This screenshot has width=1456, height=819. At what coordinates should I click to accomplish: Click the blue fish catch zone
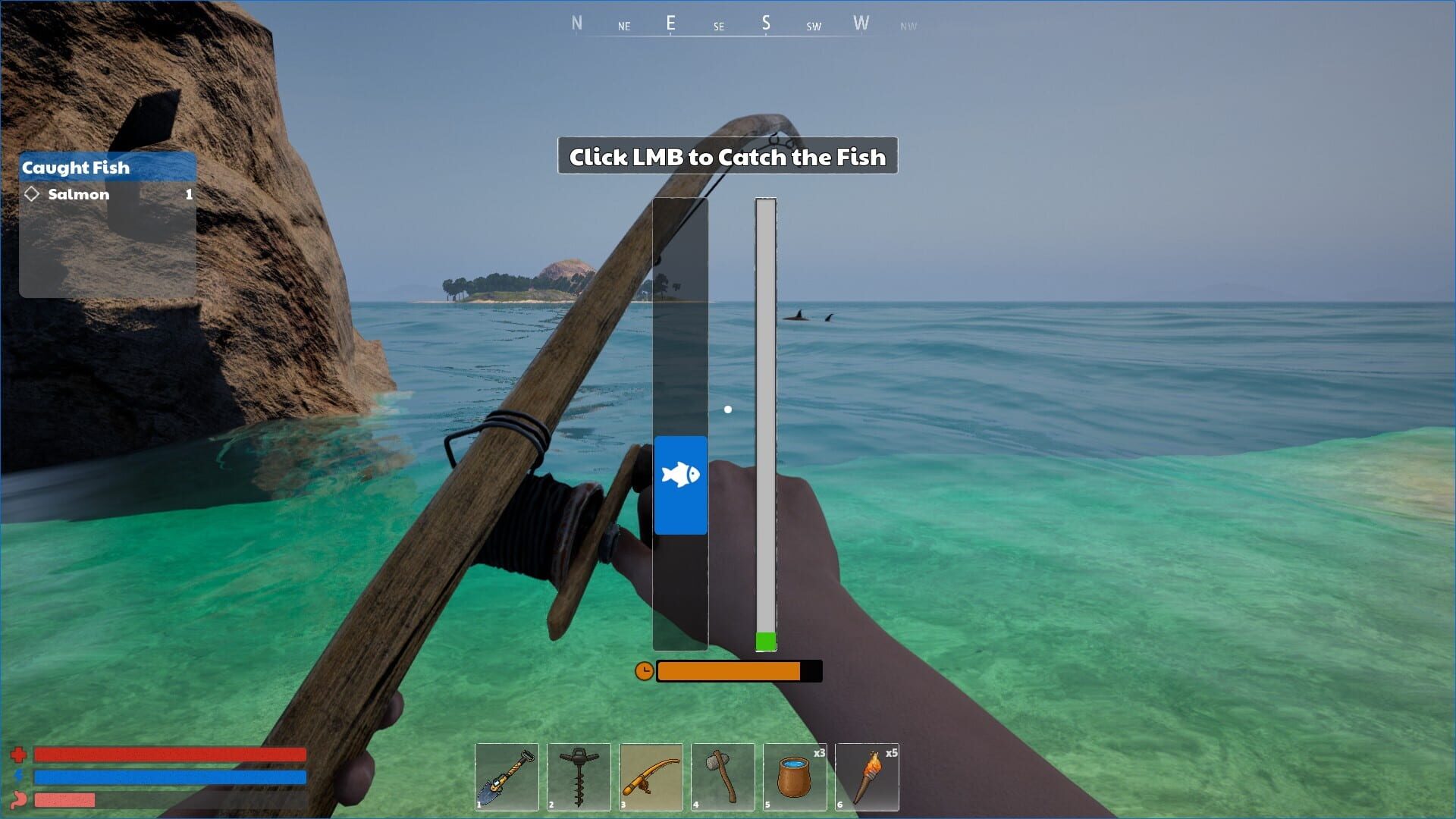point(680,485)
